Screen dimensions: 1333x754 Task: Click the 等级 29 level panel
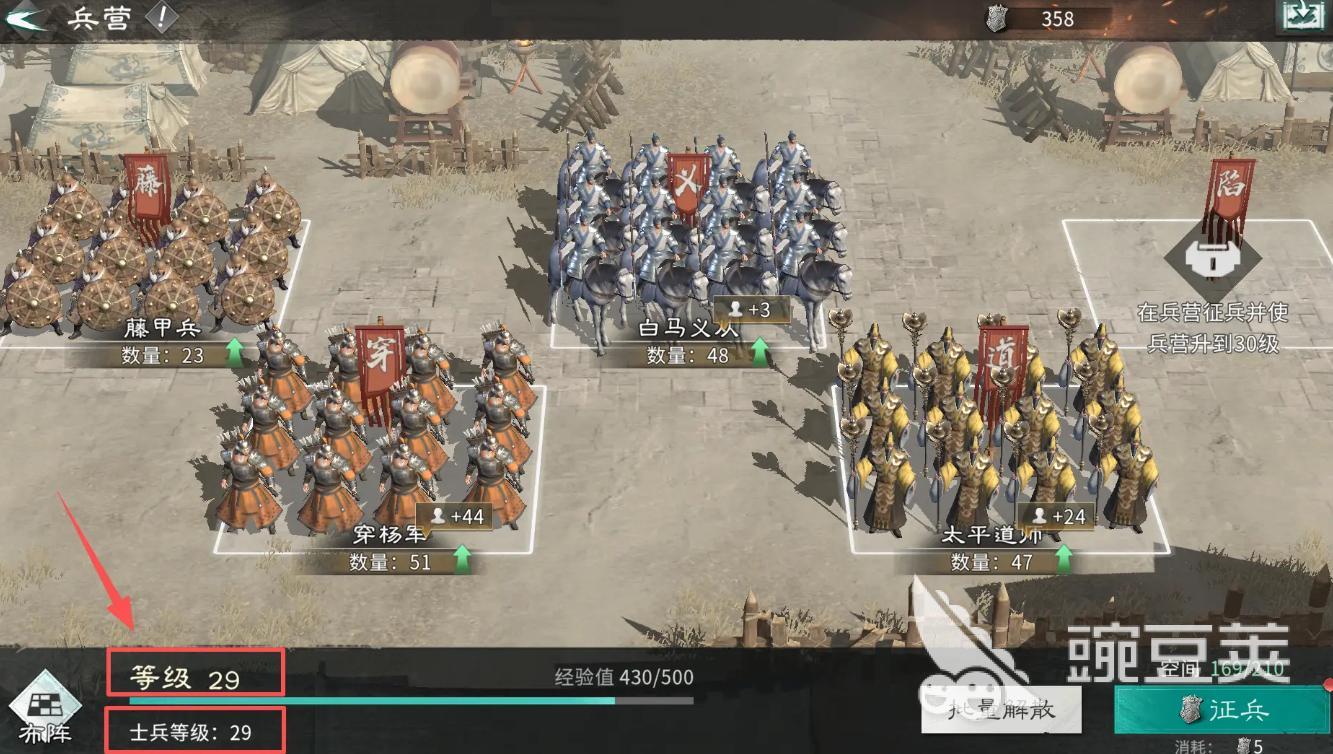[x=195, y=673]
